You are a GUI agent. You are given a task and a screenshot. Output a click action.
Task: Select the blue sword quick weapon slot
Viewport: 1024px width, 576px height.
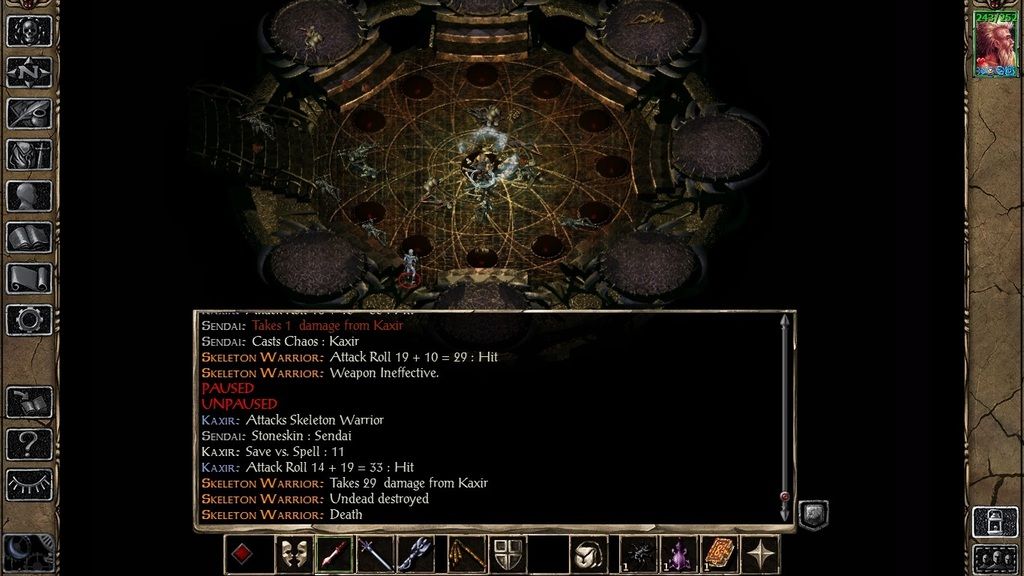pos(375,554)
